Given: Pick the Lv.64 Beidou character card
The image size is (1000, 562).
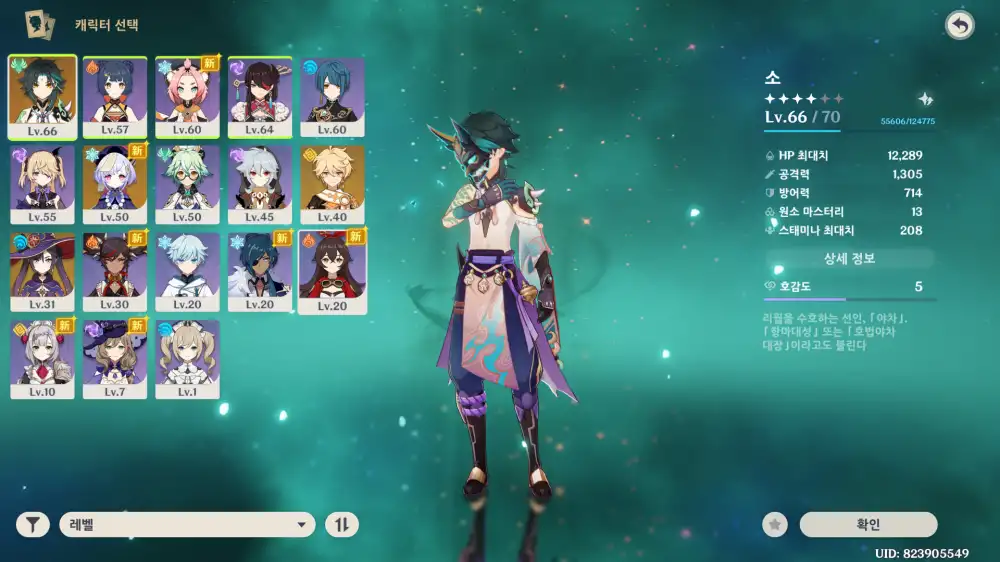Looking at the screenshot, I should [259, 95].
